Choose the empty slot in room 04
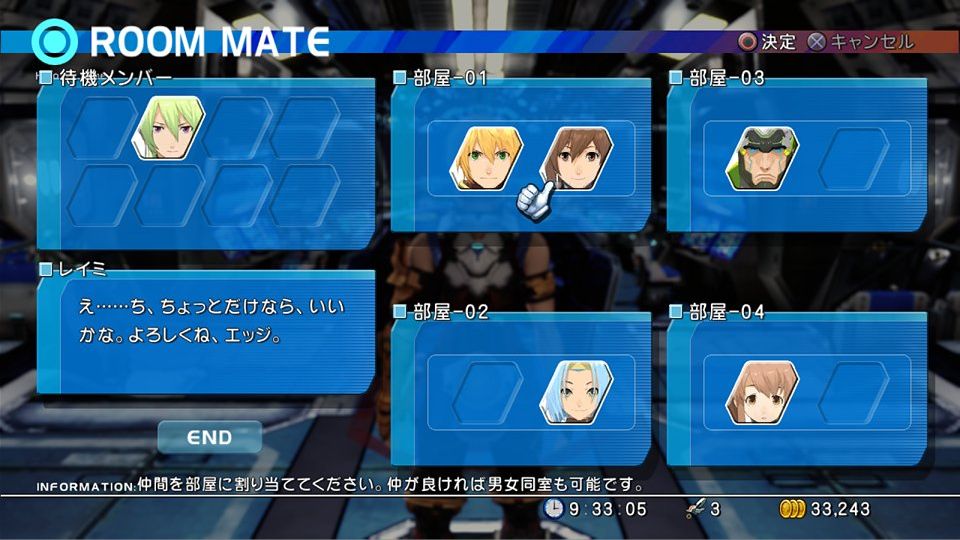Screen dimensions: 960x540 point(852,392)
